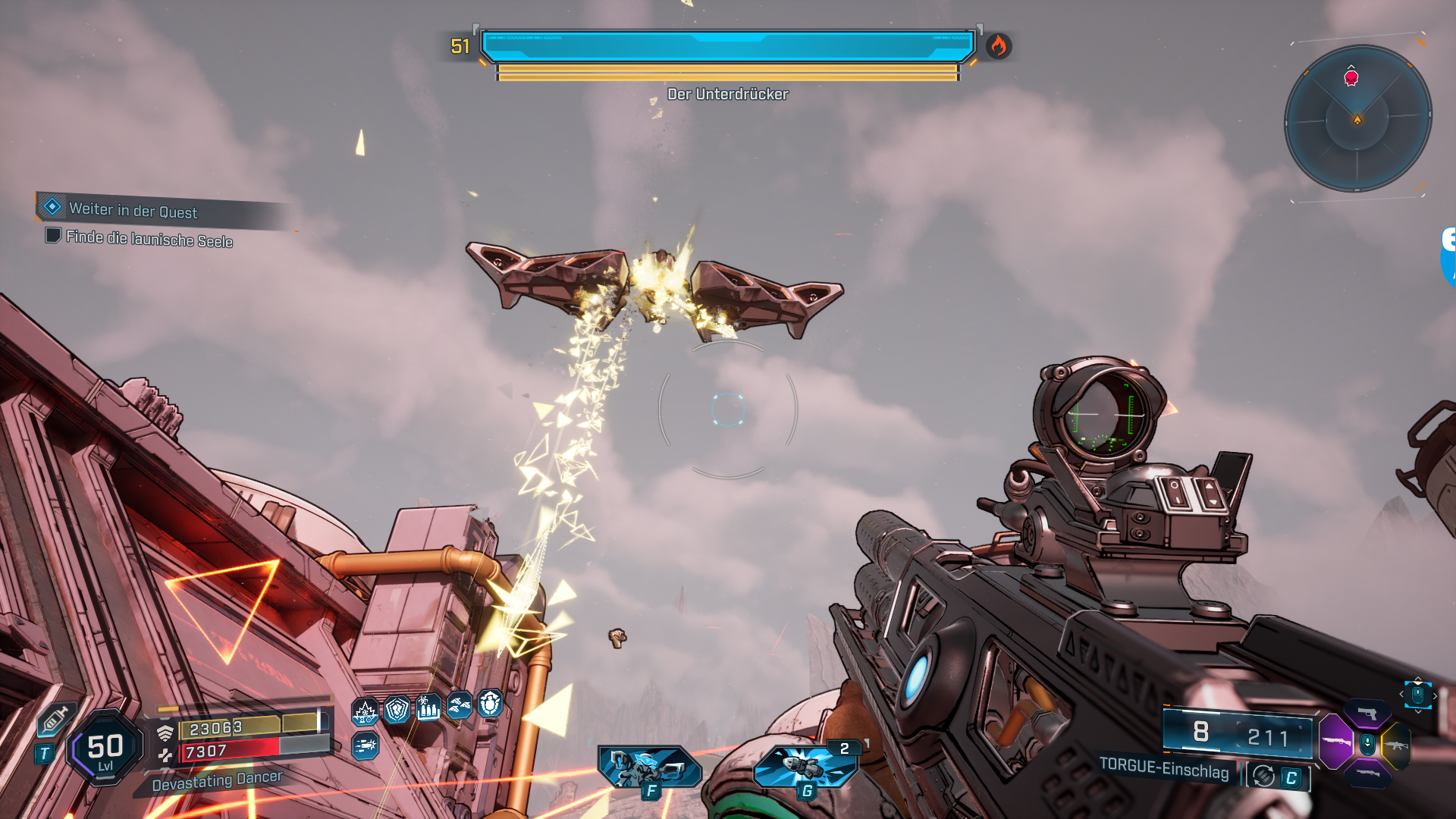The width and height of the screenshot is (1456, 819).
Task: Equip the pistol in the top weapon slot
Action: pos(1367,714)
